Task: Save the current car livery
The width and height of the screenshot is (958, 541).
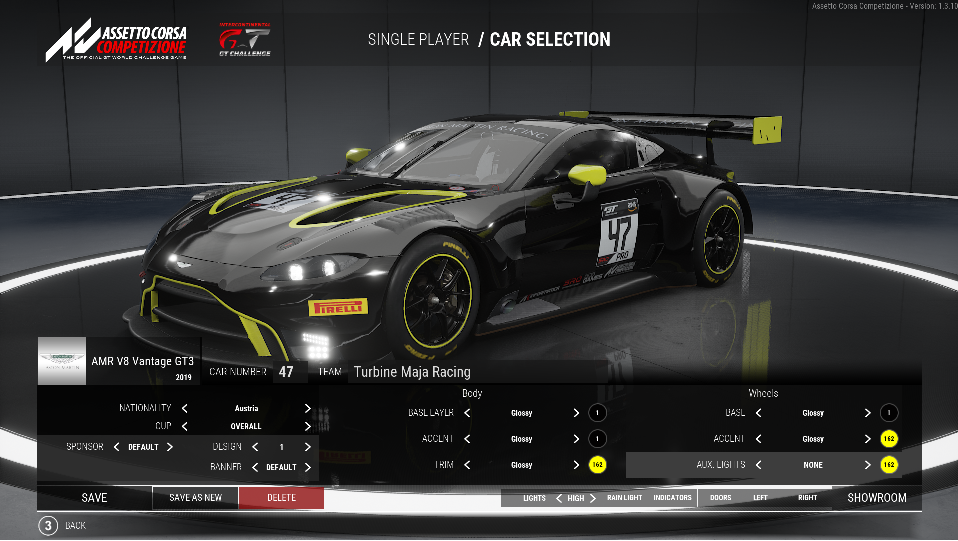Action: (94, 498)
